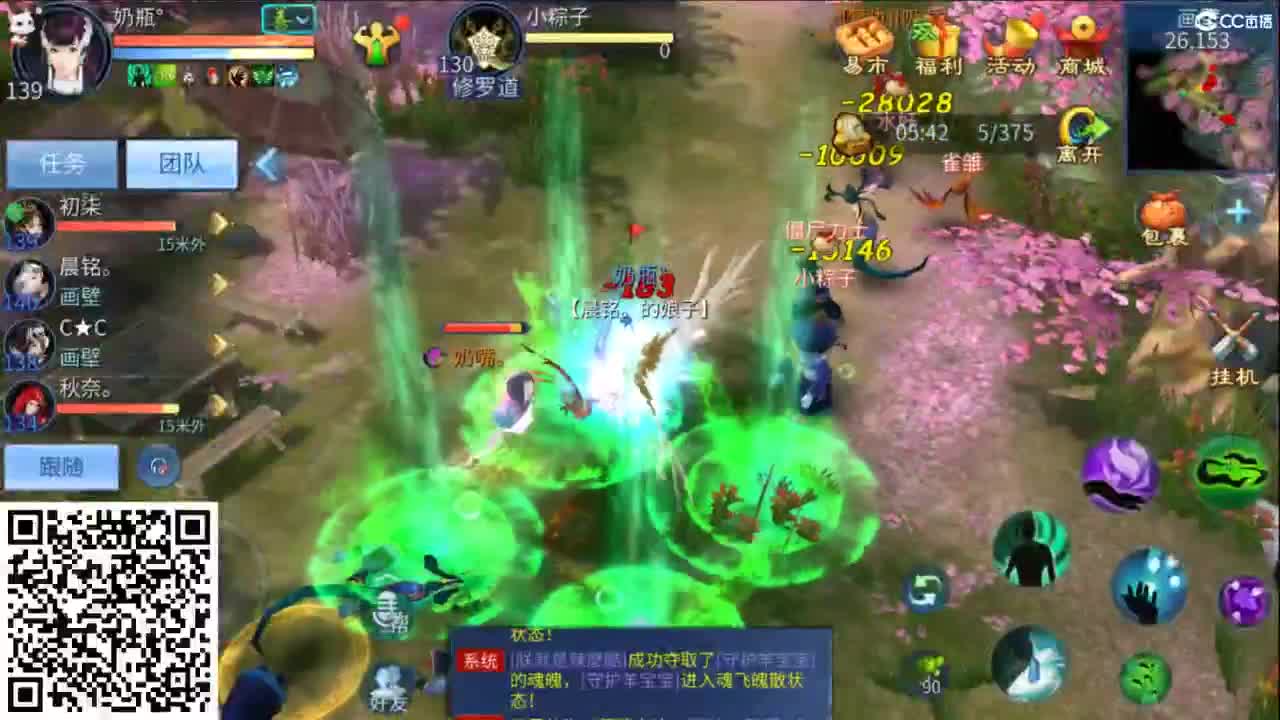Toggle follow mode with 跟随 button

pos(62,466)
